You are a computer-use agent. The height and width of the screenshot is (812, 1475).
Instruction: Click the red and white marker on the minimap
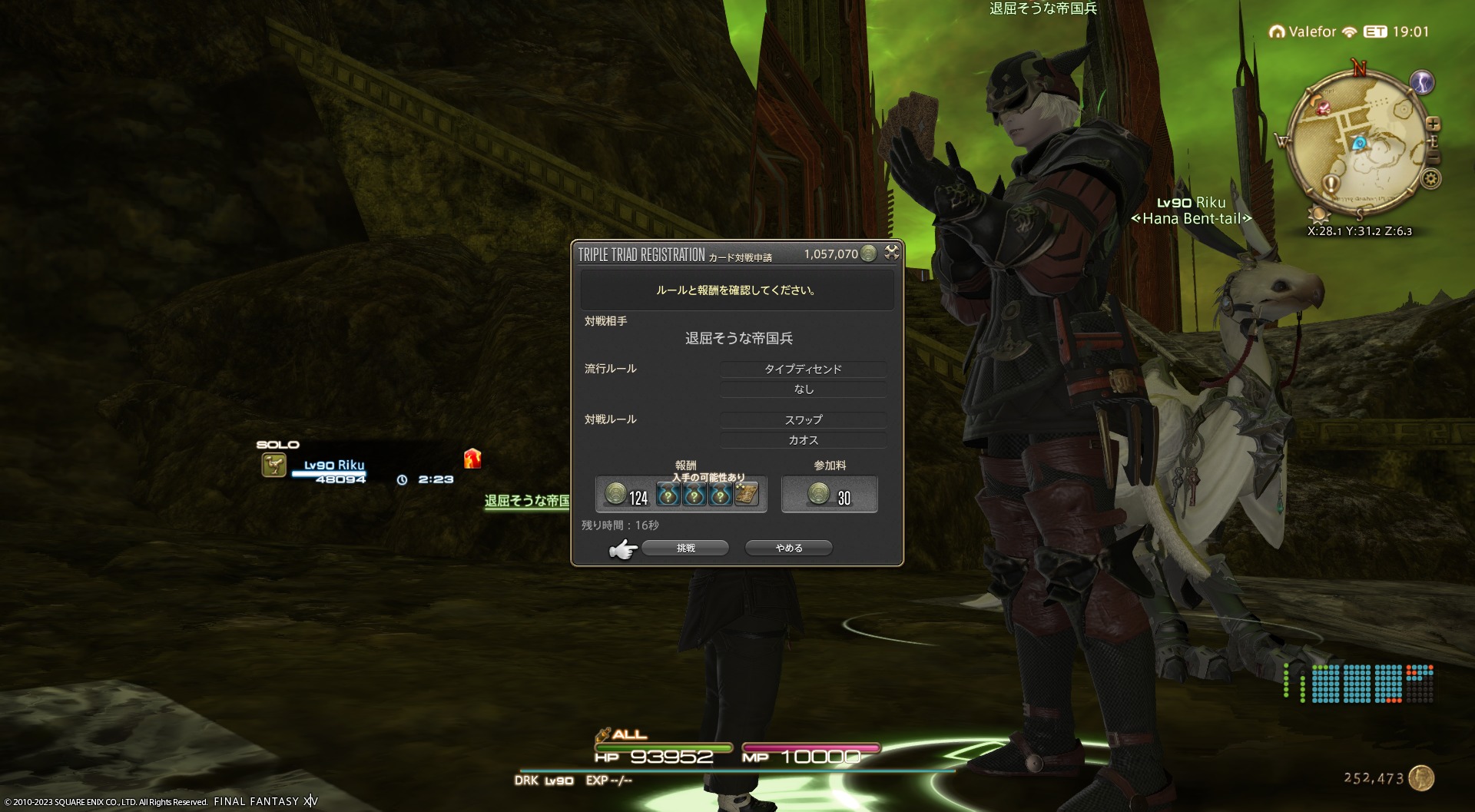click(x=1323, y=108)
